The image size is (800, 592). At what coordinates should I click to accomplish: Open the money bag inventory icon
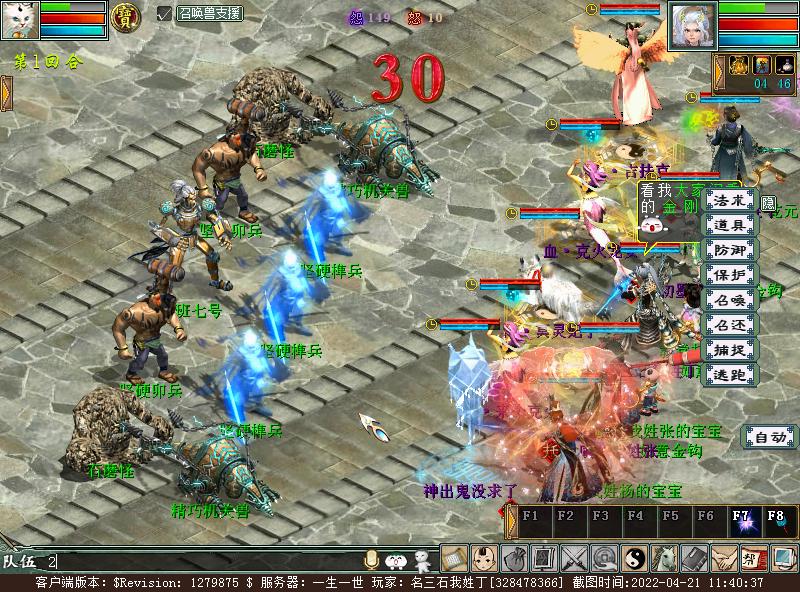pyautogui.click(x=515, y=558)
